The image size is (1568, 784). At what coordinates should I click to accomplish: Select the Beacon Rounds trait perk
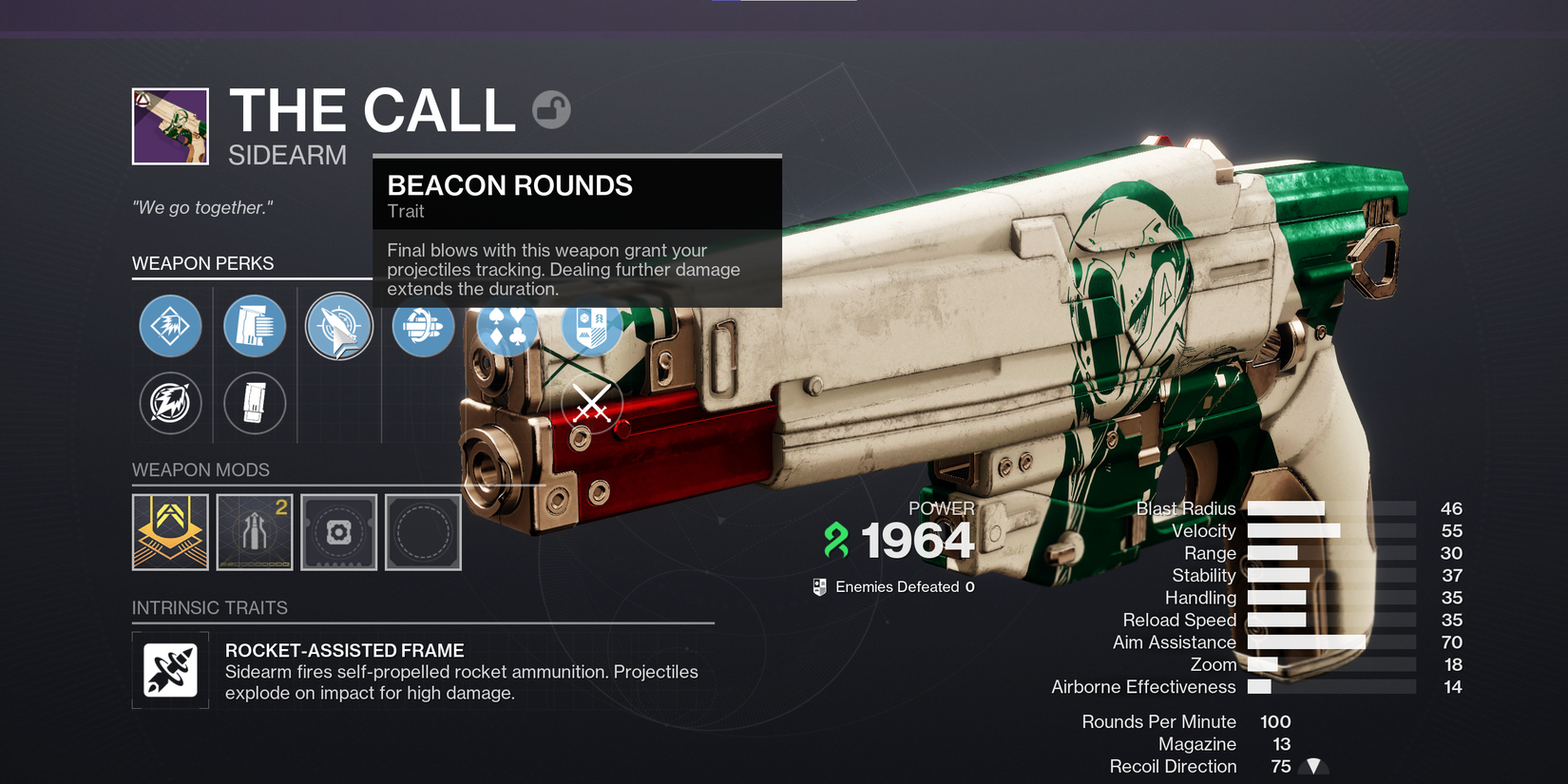coord(339,327)
